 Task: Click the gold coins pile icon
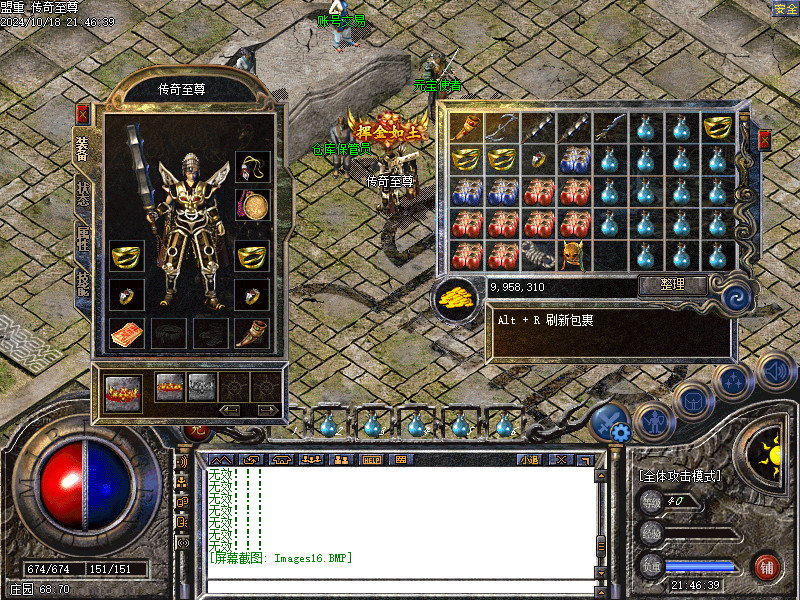[x=457, y=296]
